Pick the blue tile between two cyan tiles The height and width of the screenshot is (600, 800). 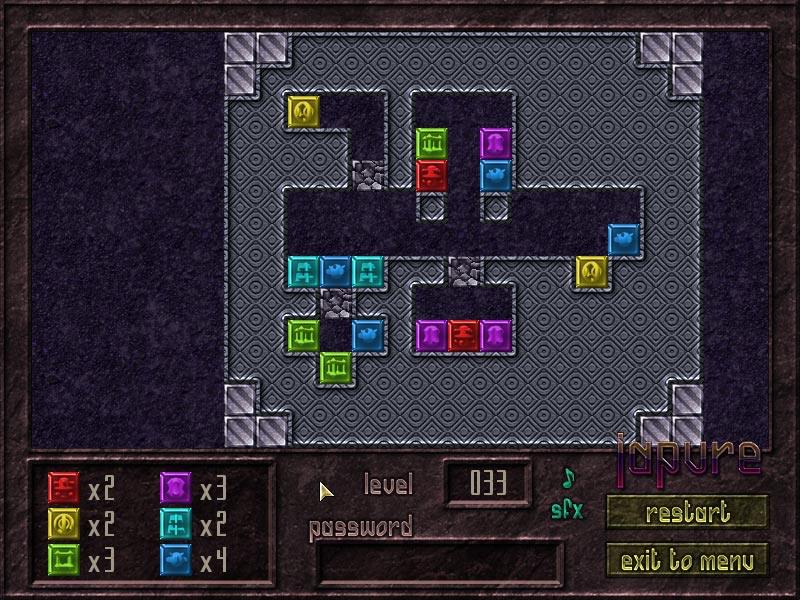(x=336, y=271)
